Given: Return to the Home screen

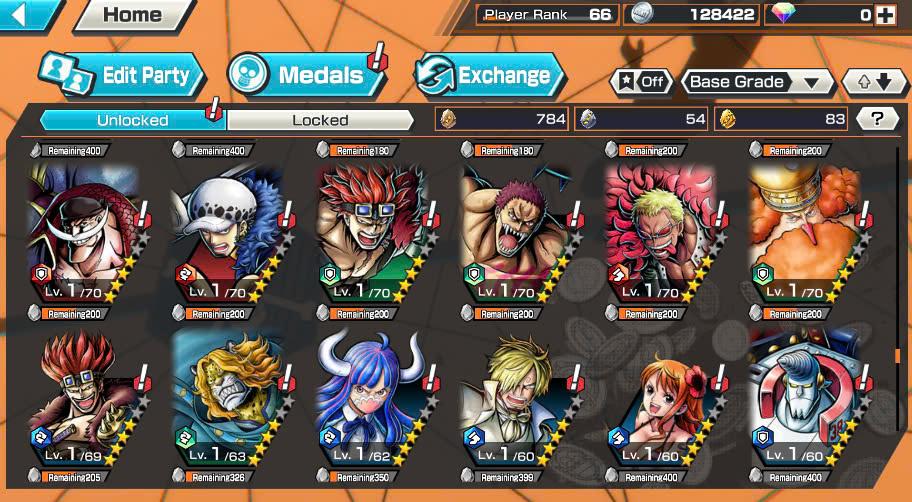Looking at the screenshot, I should [x=133, y=15].
